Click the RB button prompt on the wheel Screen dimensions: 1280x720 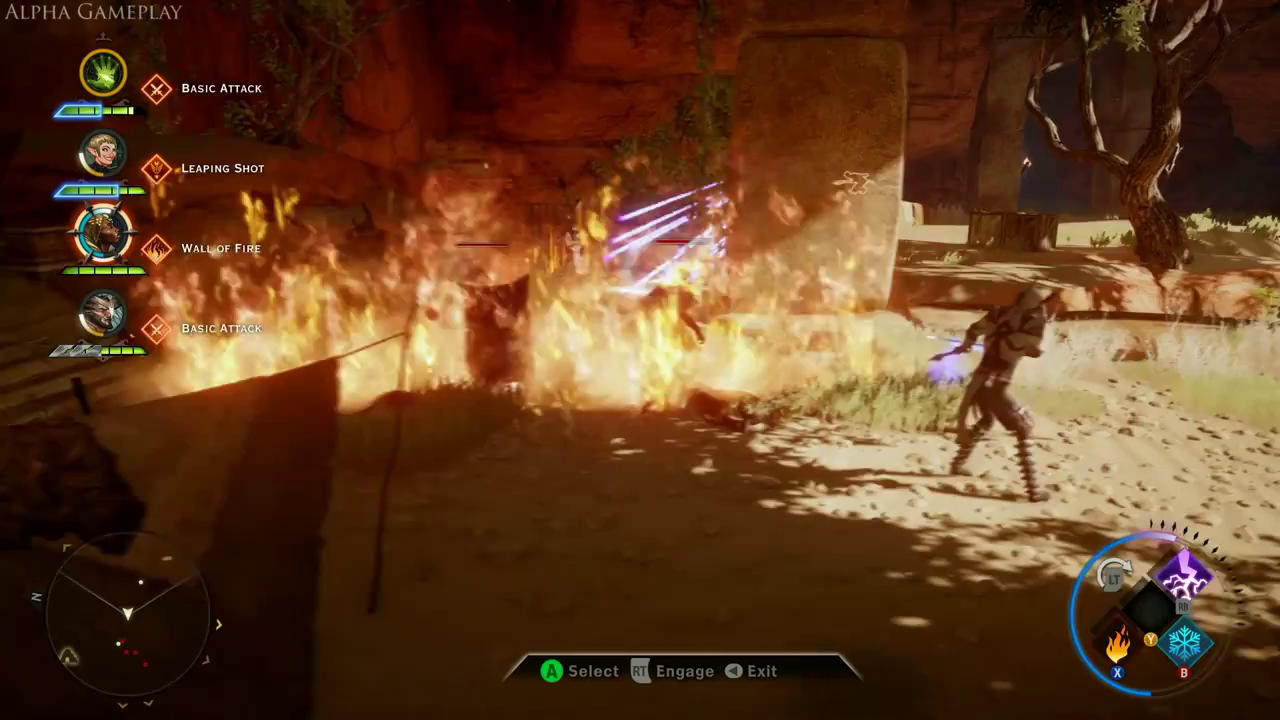[x=1185, y=607]
